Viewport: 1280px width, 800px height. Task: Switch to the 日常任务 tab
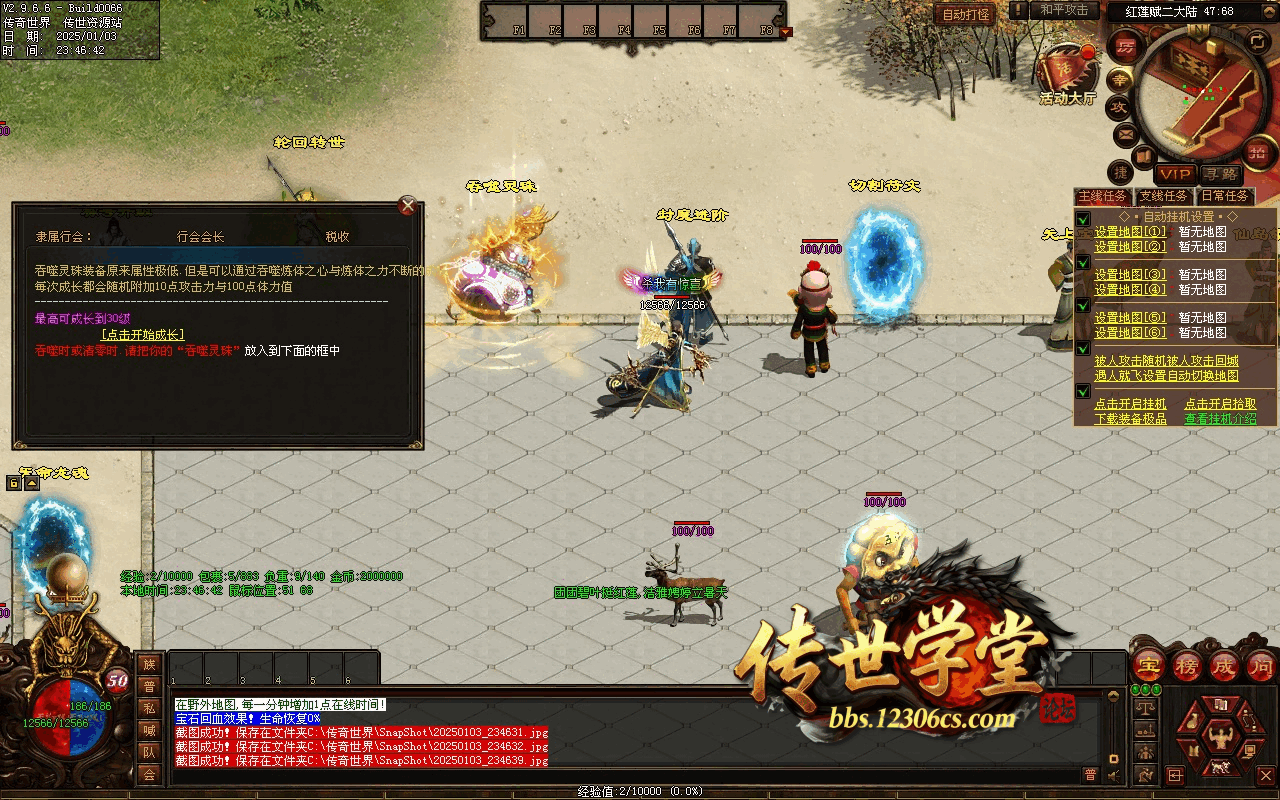[1224, 197]
